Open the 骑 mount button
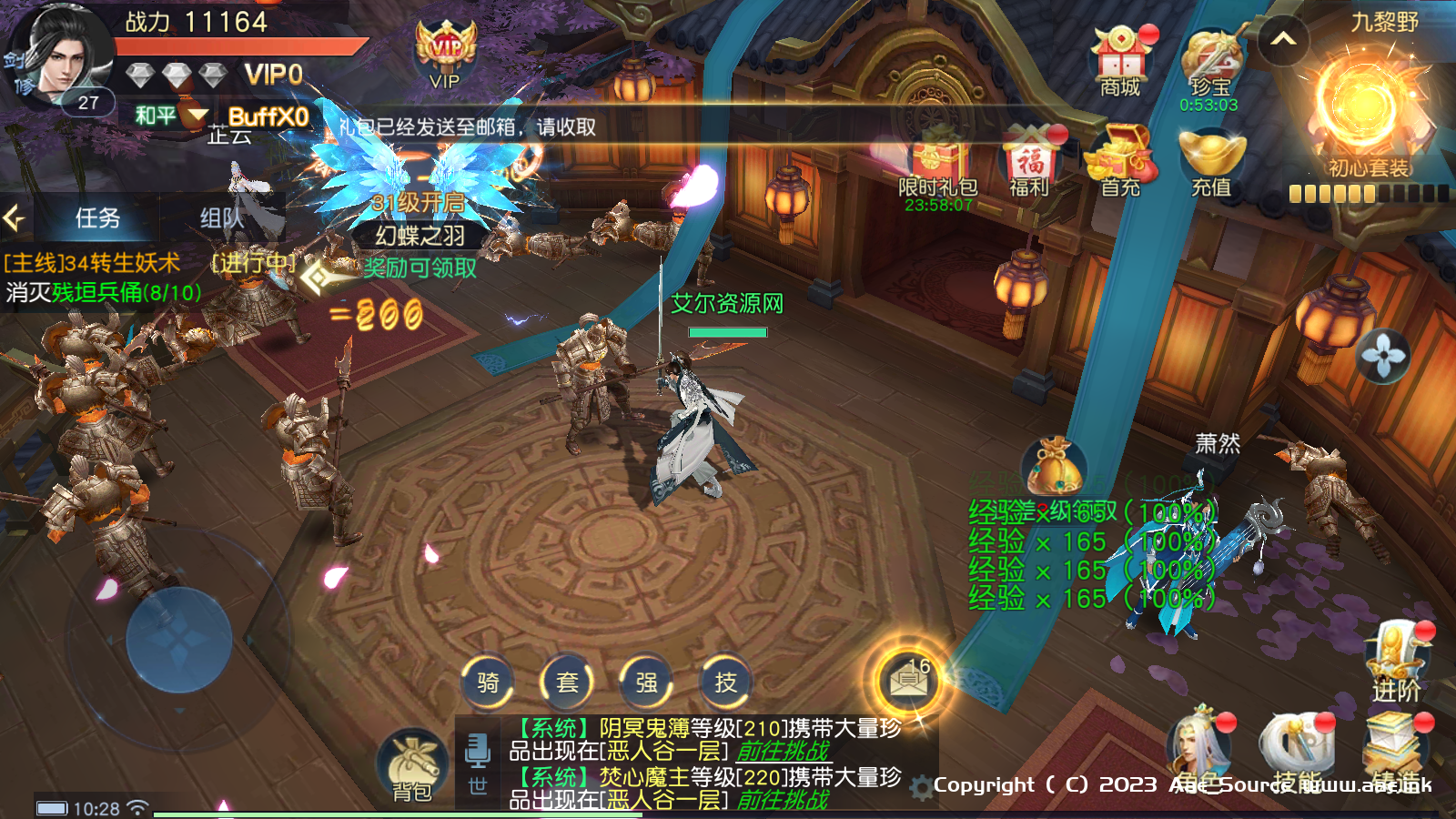The height and width of the screenshot is (819, 1456). (488, 682)
